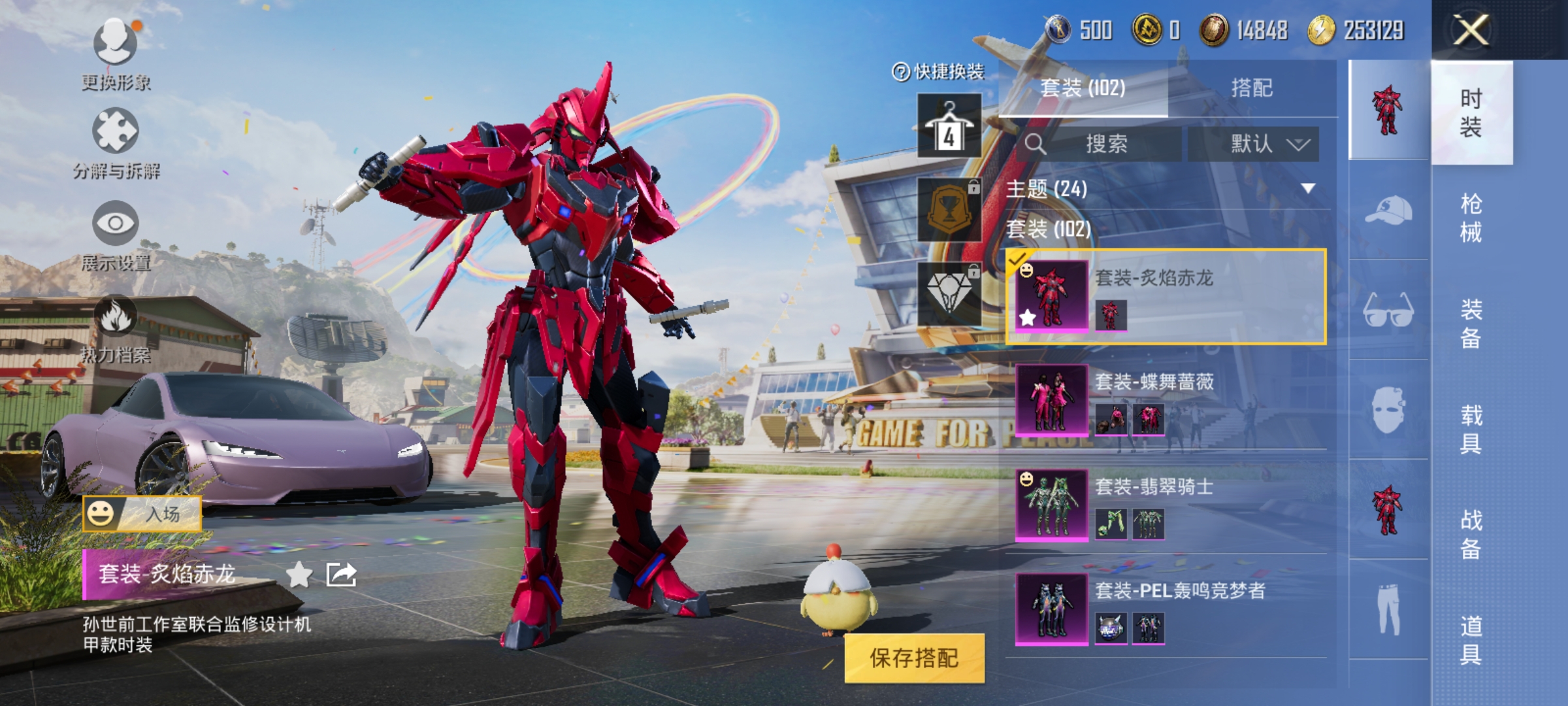The height and width of the screenshot is (706, 1568).
Task: Switch to the 载具 category
Action: click(1471, 429)
